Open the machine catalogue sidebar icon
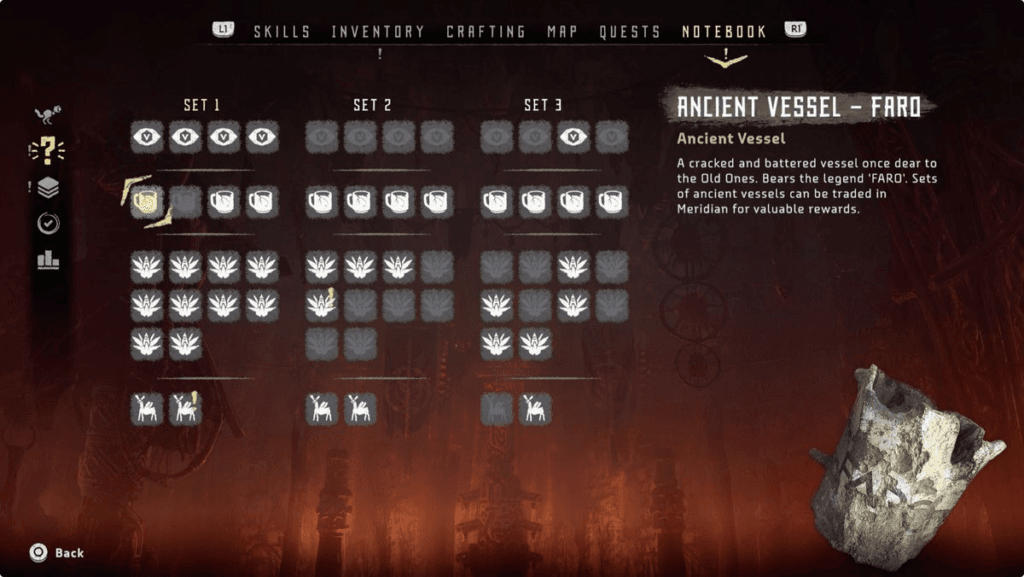The width and height of the screenshot is (1024, 577). point(47,116)
